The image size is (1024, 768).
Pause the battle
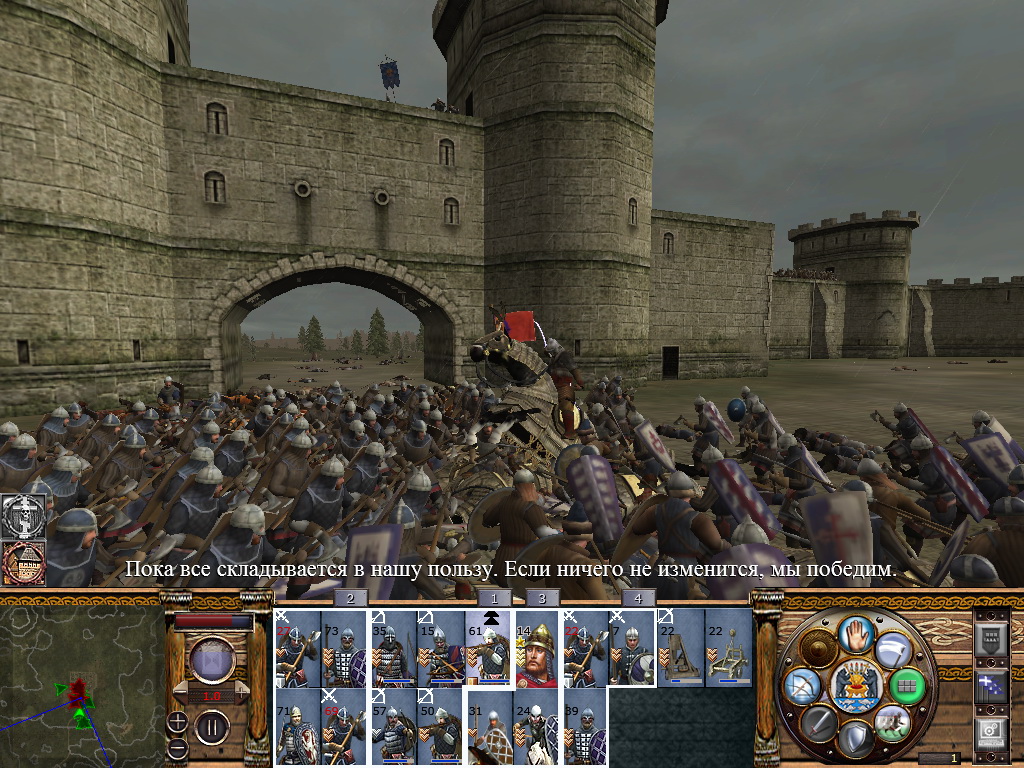pos(212,724)
